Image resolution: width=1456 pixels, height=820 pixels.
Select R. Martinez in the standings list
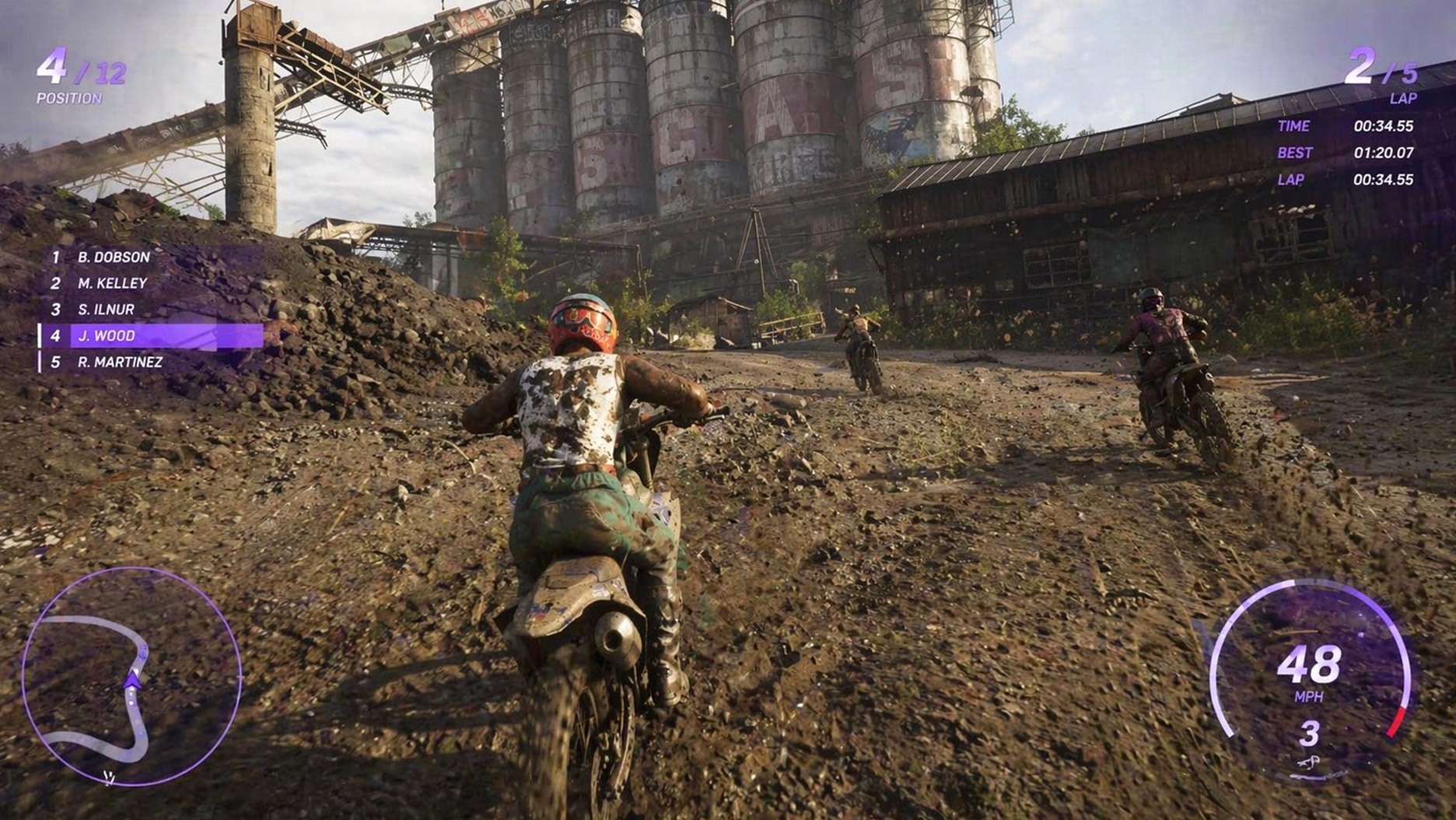click(x=120, y=363)
